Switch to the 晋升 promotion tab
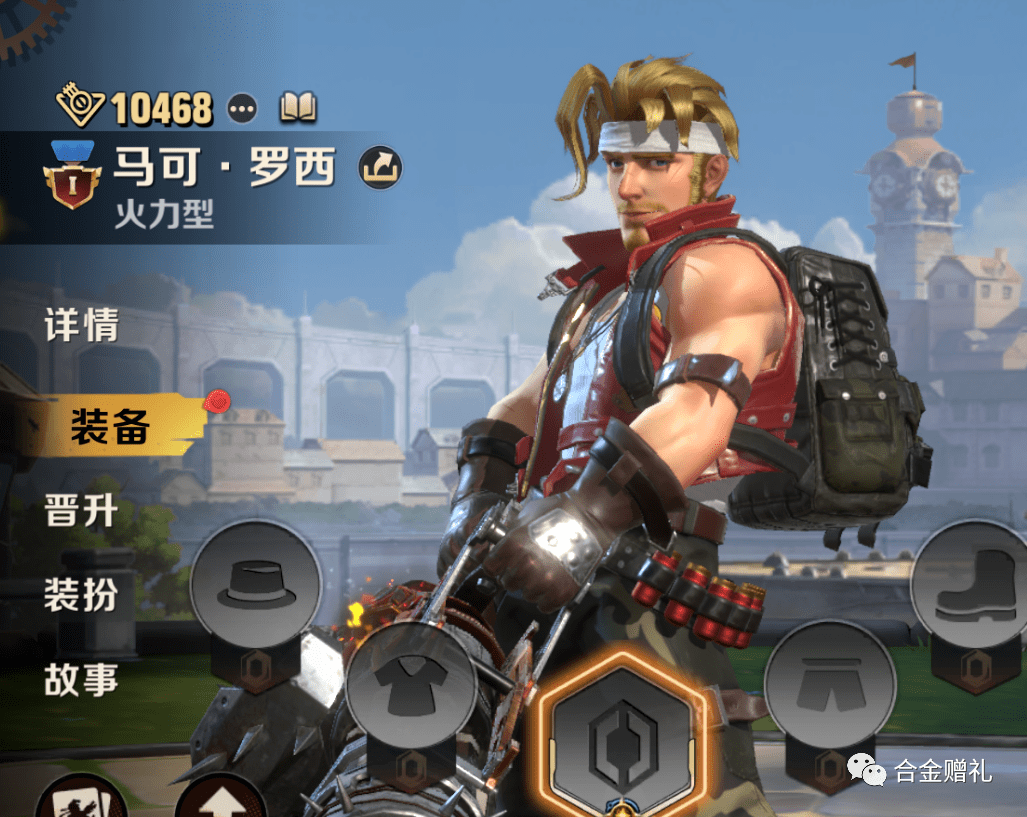The height and width of the screenshot is (817, 1027). click(82, 511)
